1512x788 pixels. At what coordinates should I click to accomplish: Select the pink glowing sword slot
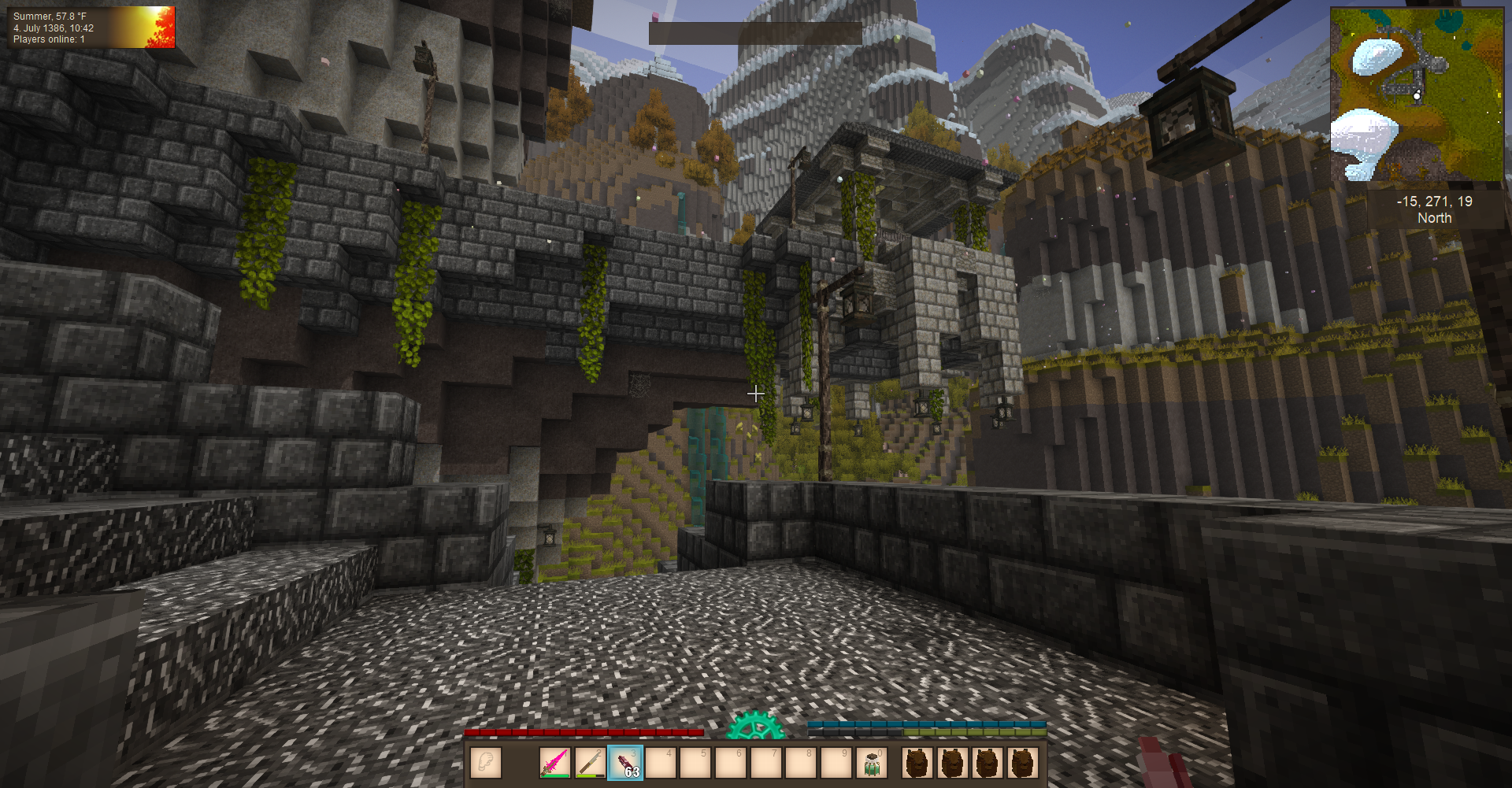point(555,763)
